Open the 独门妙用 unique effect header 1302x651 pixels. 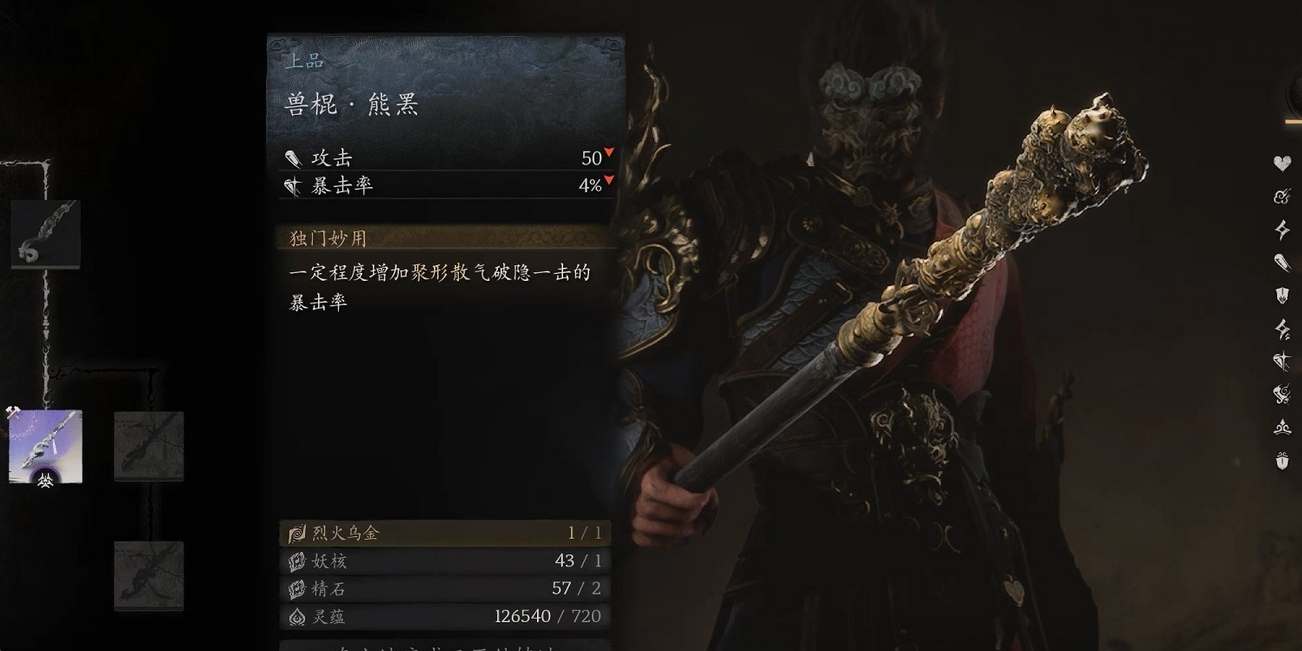[x=445, y=238]
